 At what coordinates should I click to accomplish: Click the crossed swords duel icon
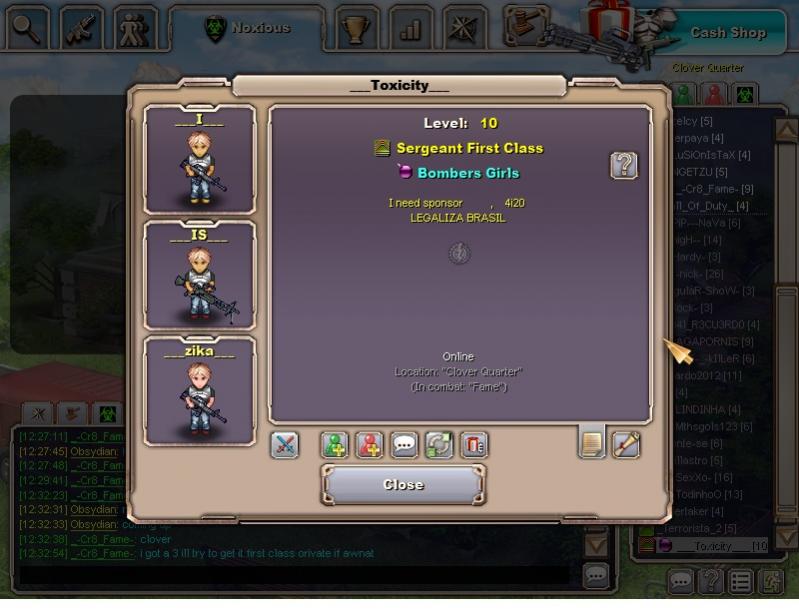point(285,445)
